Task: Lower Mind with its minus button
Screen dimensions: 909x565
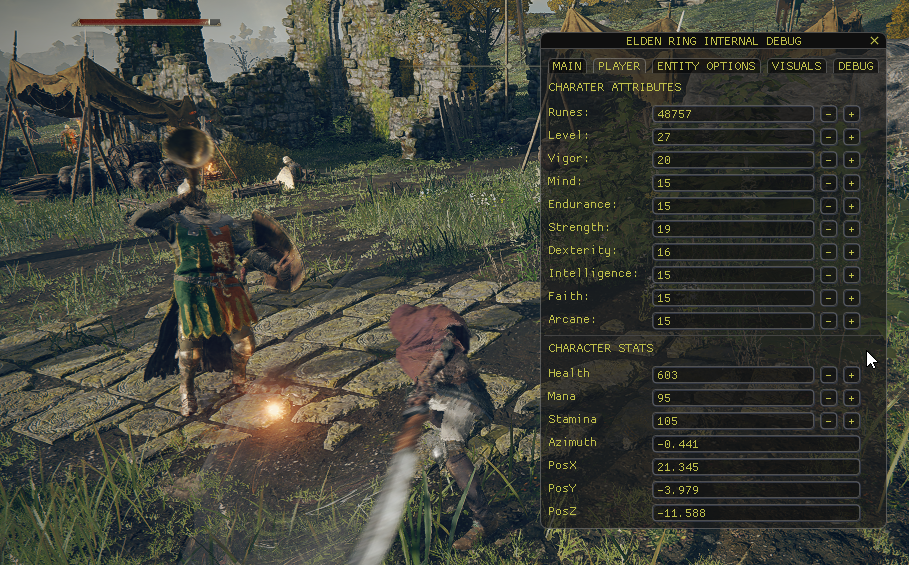Action: [x=829, y=183]
